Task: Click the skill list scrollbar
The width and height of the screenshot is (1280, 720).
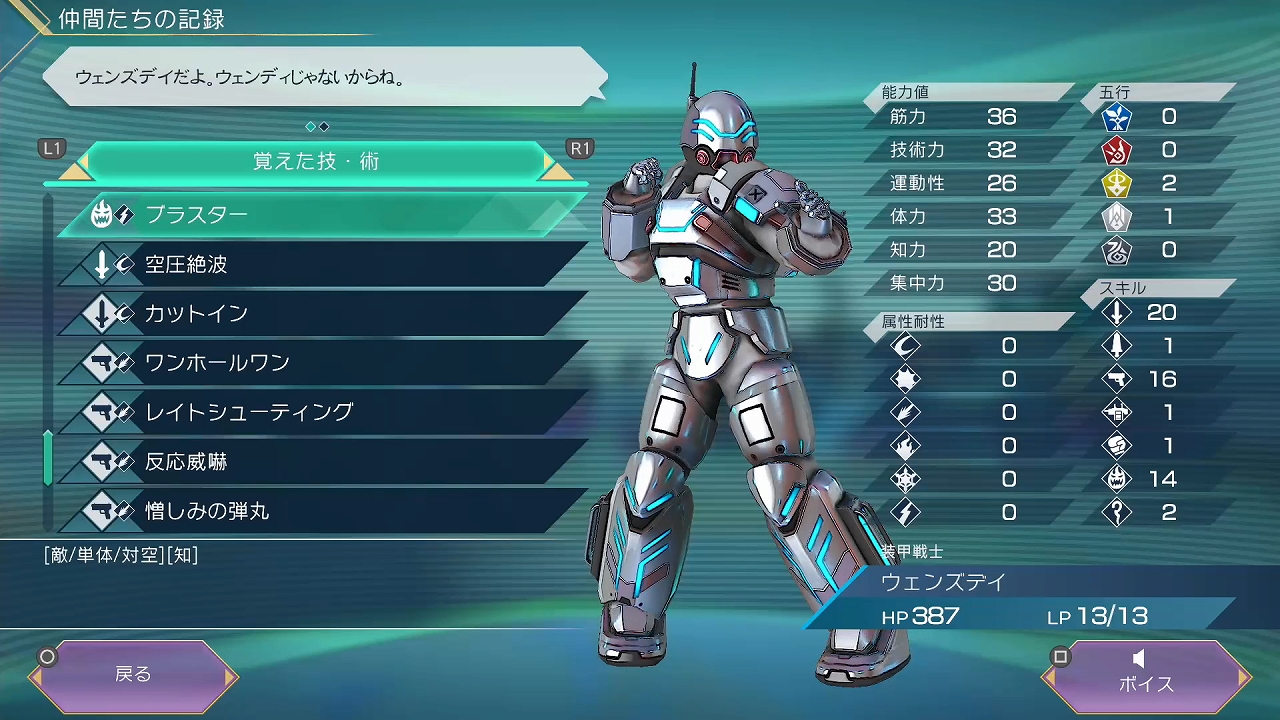Action: coord(48,457)
